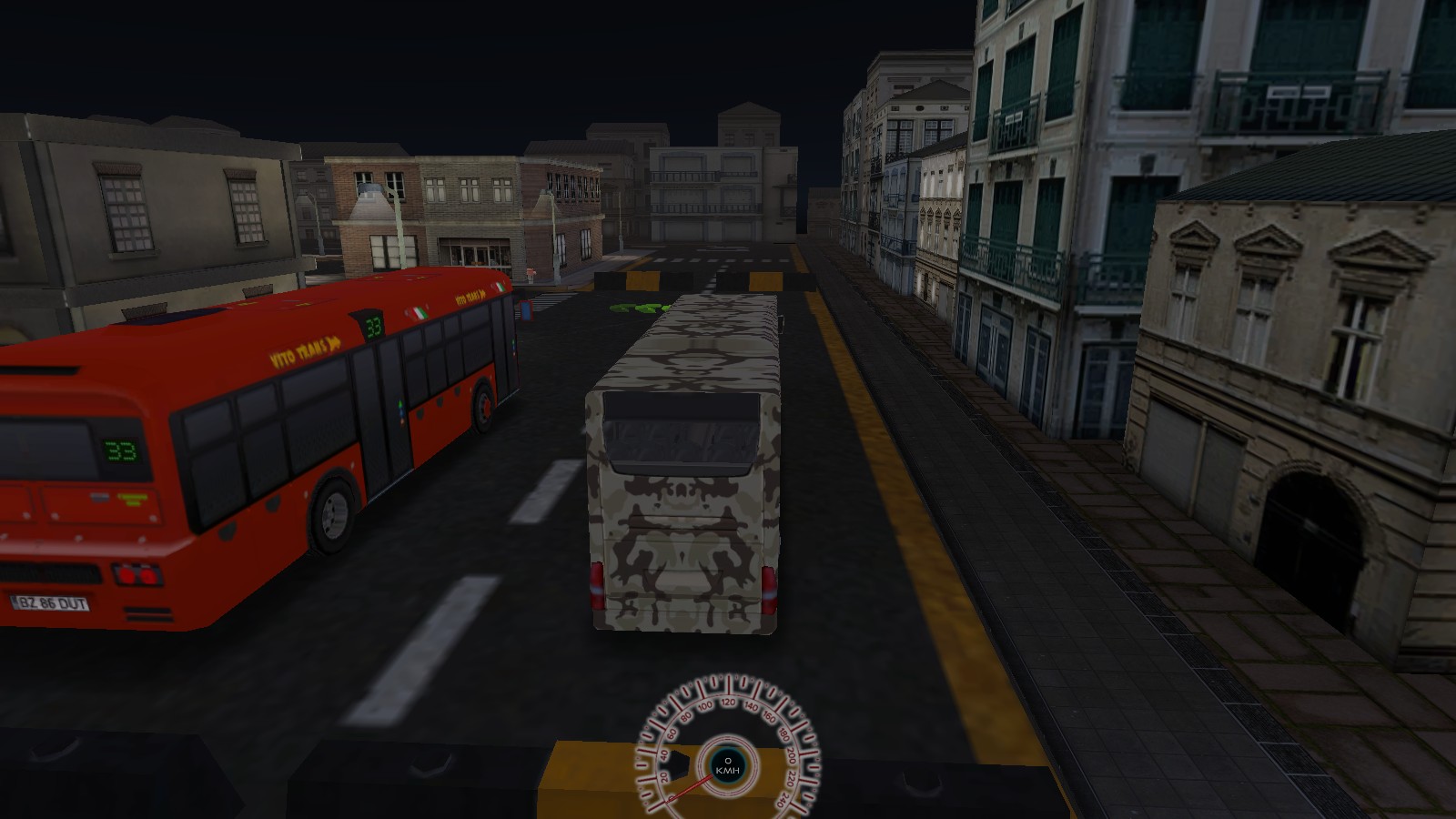Click the VITO TRANS logo on the bus
Viewport: 1456px width, 819px height.
(x=303, y=349)
